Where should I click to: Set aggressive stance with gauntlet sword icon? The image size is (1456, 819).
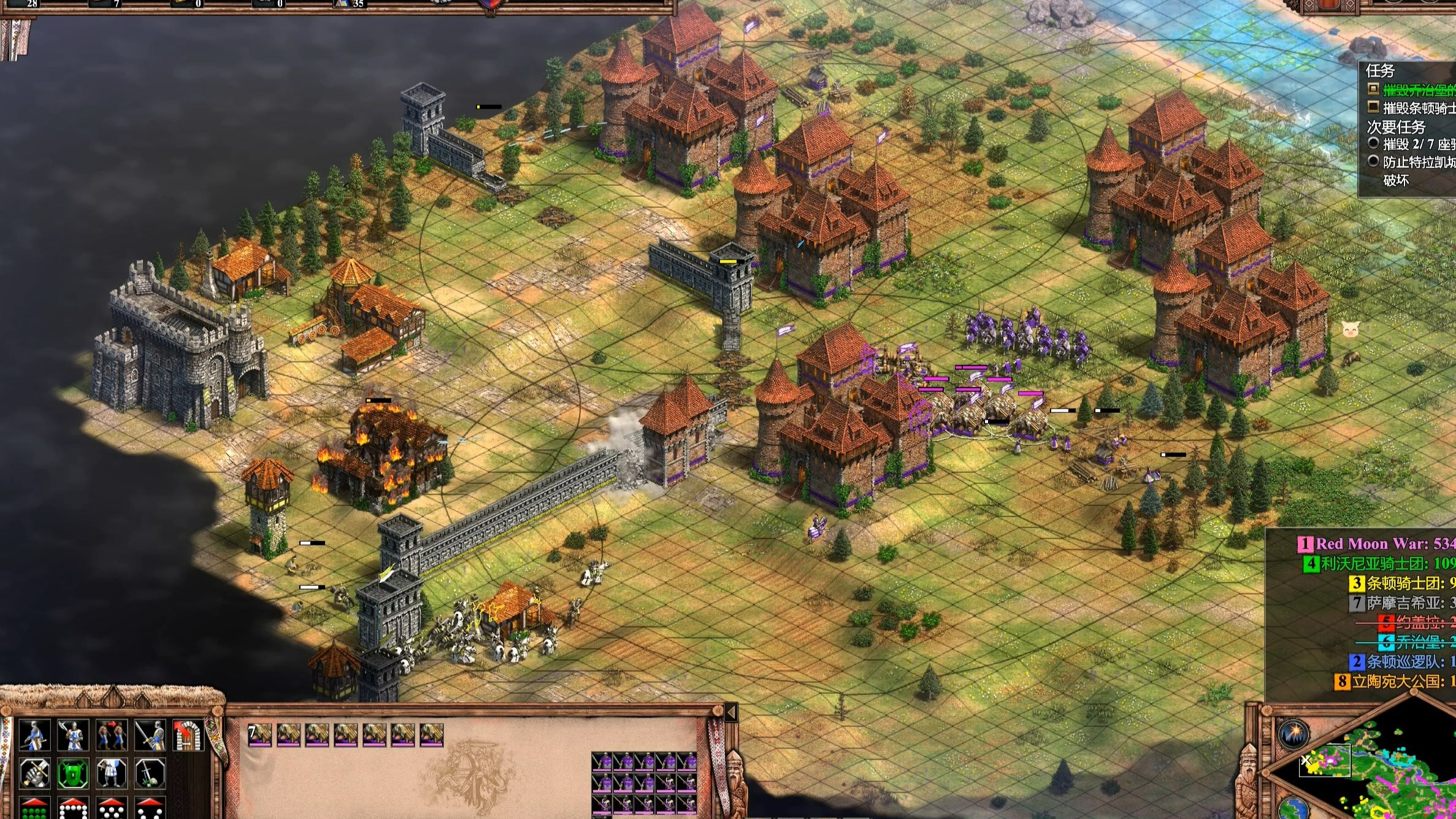coord(34,774)
